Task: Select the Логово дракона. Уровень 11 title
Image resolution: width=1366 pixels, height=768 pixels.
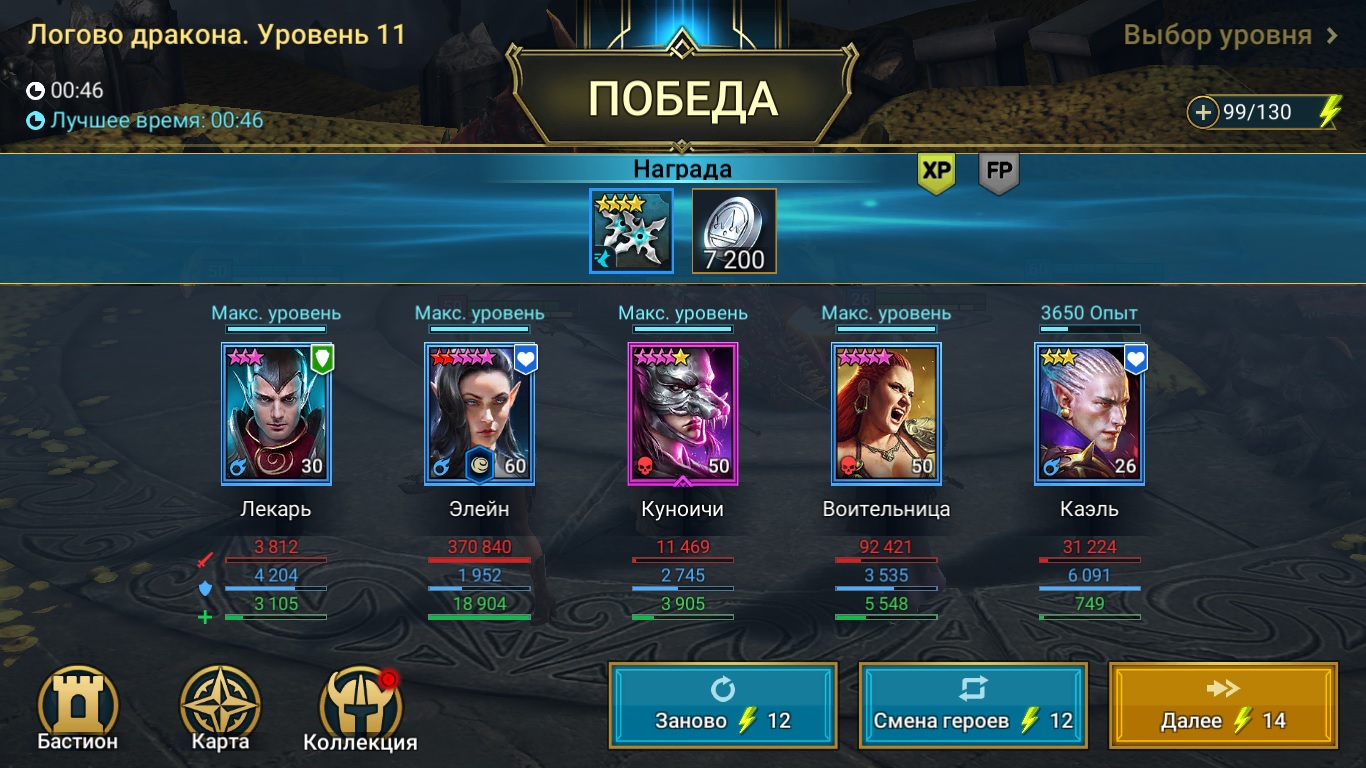Action: click(x=214, y=33)
